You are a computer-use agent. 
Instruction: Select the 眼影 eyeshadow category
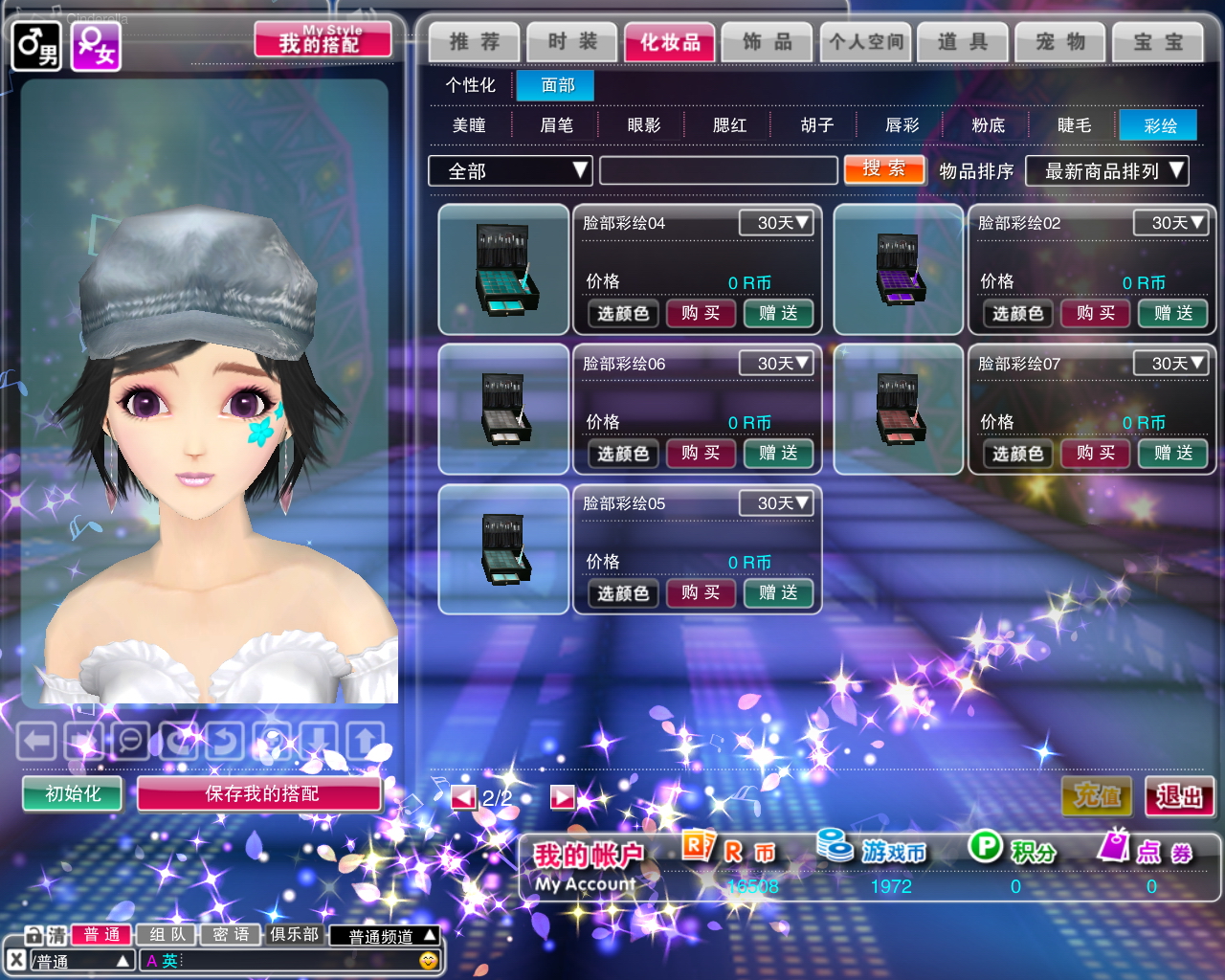click(643, 125)
